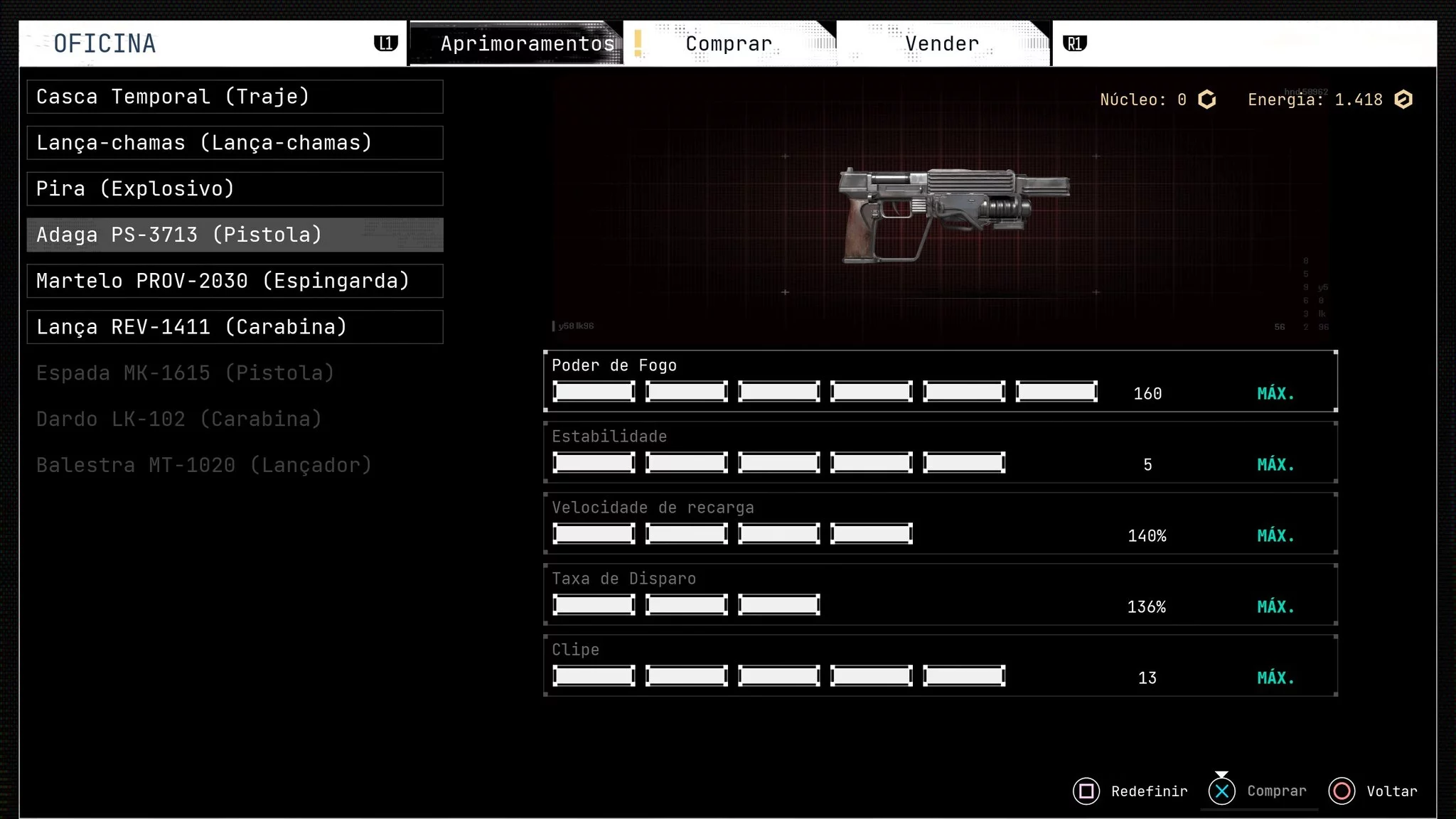This screenshot has width=1456, height=819.
Task: Click the Comprar action at the bottom
Action: [1258, 791]
